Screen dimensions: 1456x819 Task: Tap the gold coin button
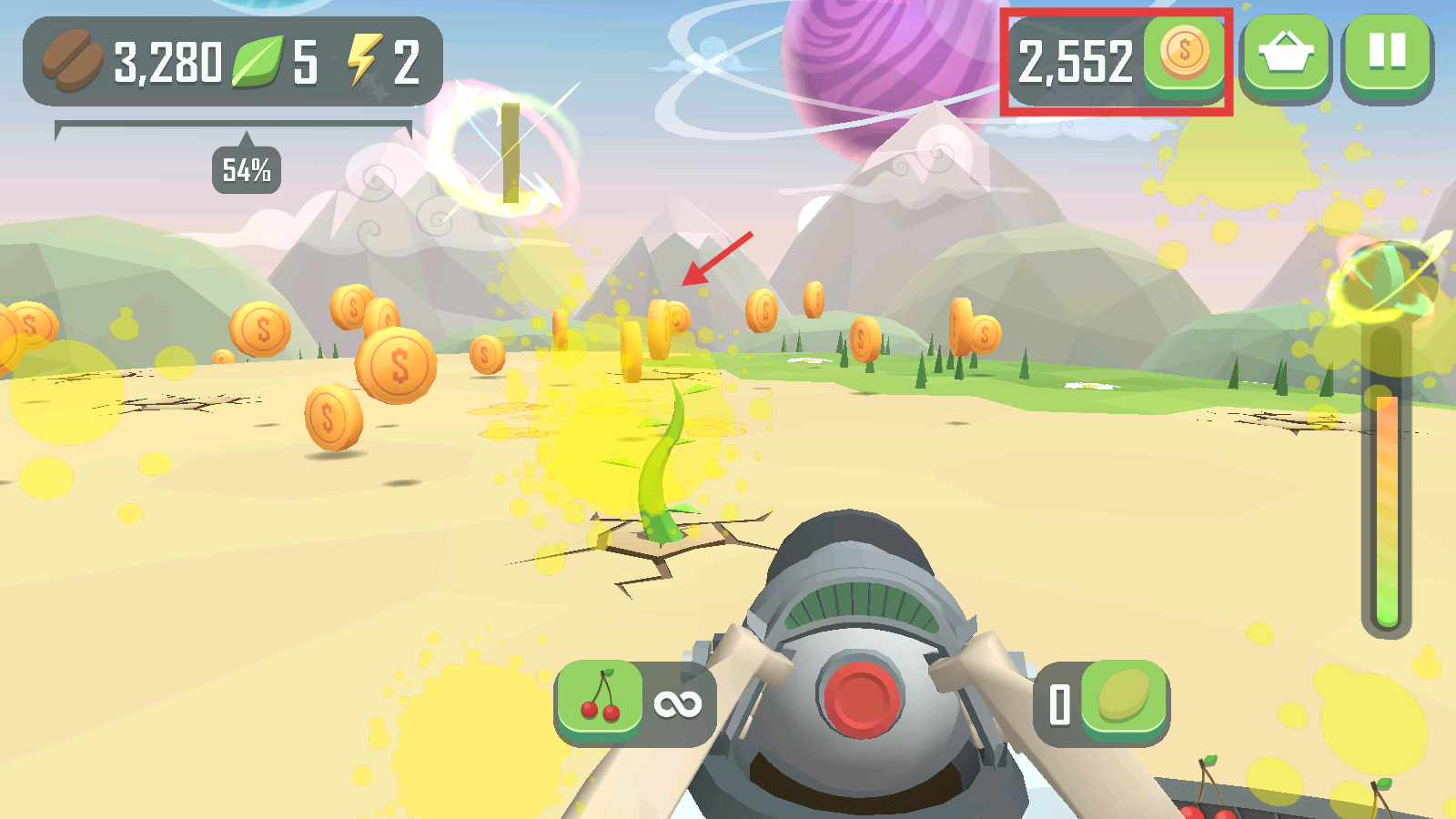coord(1183,55)
